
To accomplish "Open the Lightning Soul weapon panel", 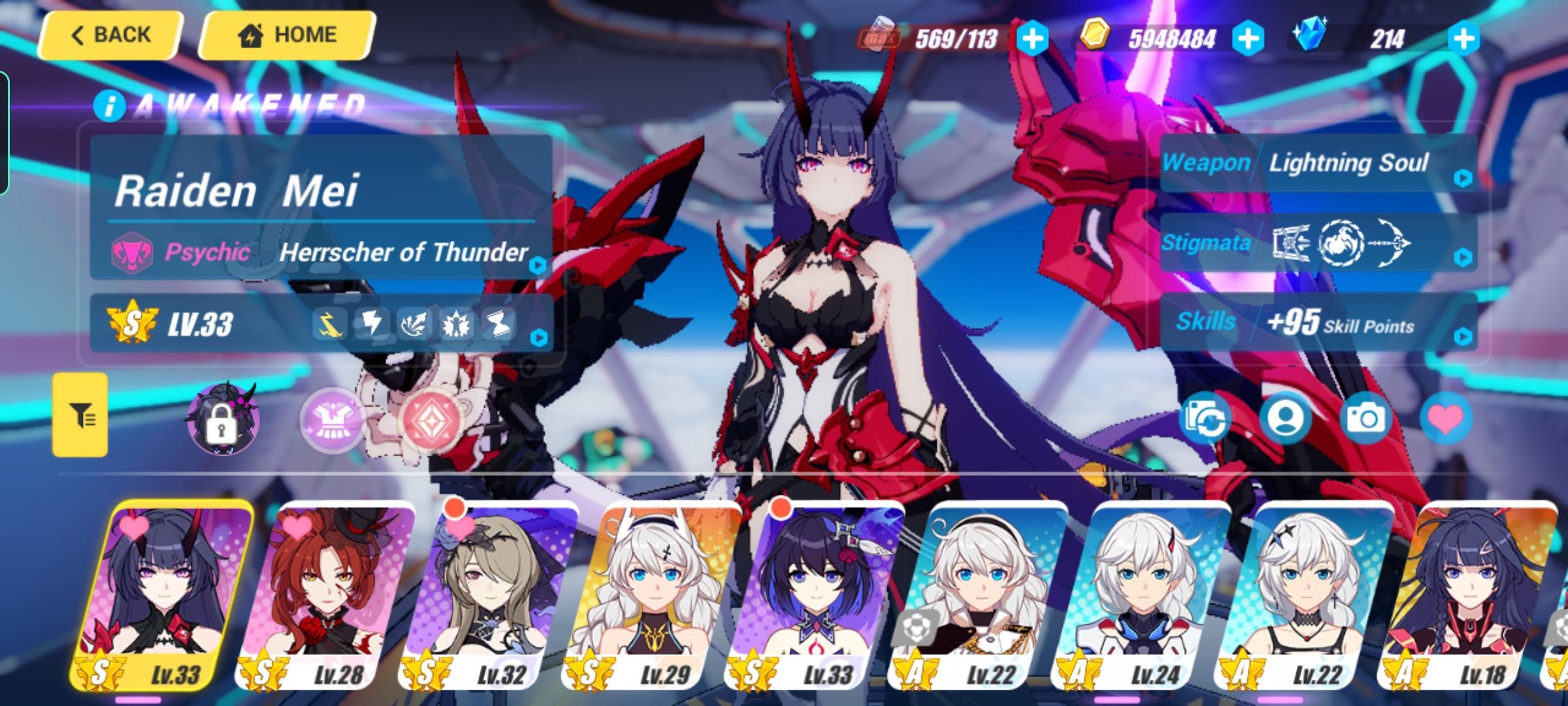I will point(1318,163).
